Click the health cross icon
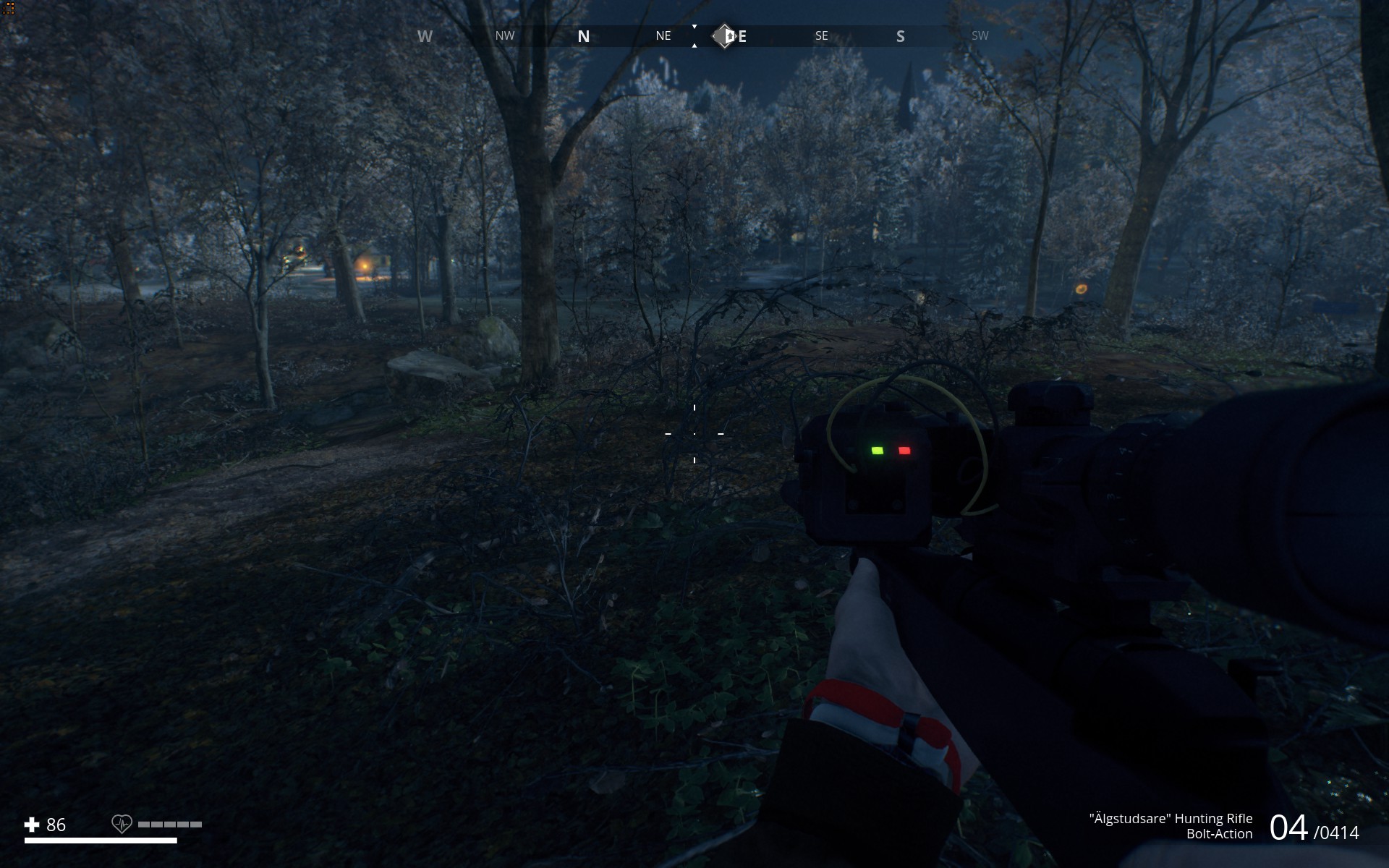Viewport: 1389px width, 868px height. tap(33, 823)
